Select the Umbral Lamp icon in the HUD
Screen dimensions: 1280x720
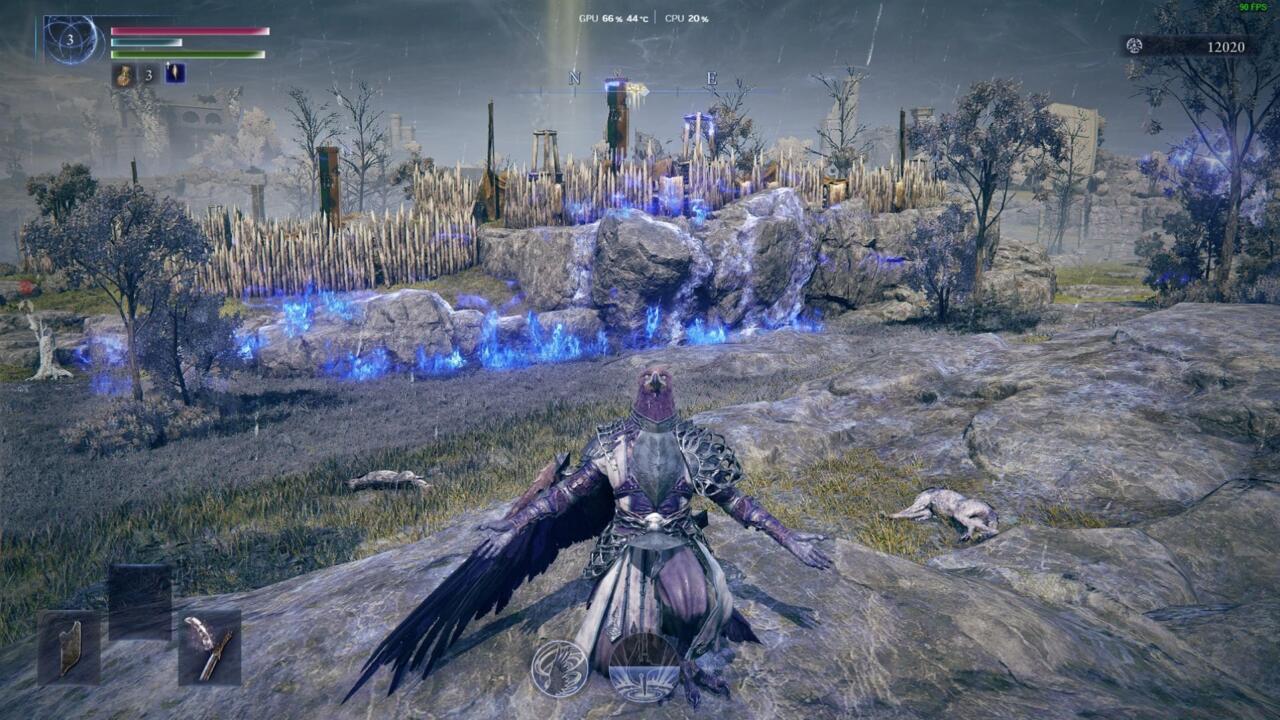click(174, 74)
